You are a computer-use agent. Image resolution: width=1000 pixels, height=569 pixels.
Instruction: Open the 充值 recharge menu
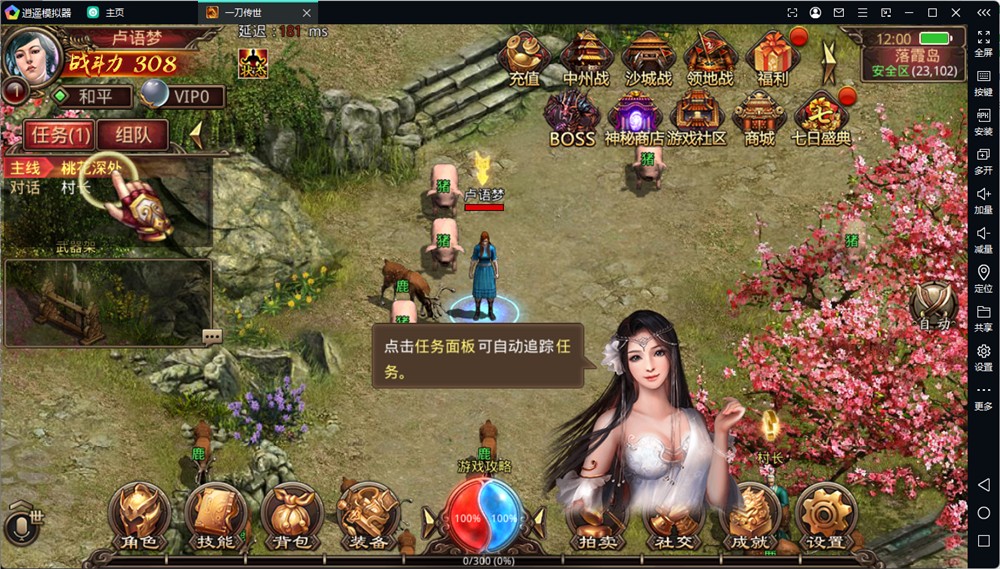(525, 58)
